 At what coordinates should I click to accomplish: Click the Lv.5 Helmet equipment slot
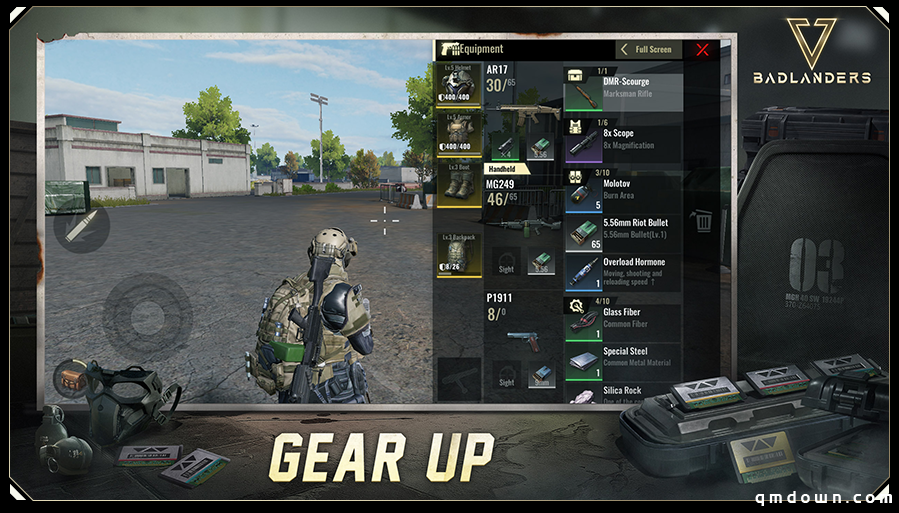tap(459, 85)
